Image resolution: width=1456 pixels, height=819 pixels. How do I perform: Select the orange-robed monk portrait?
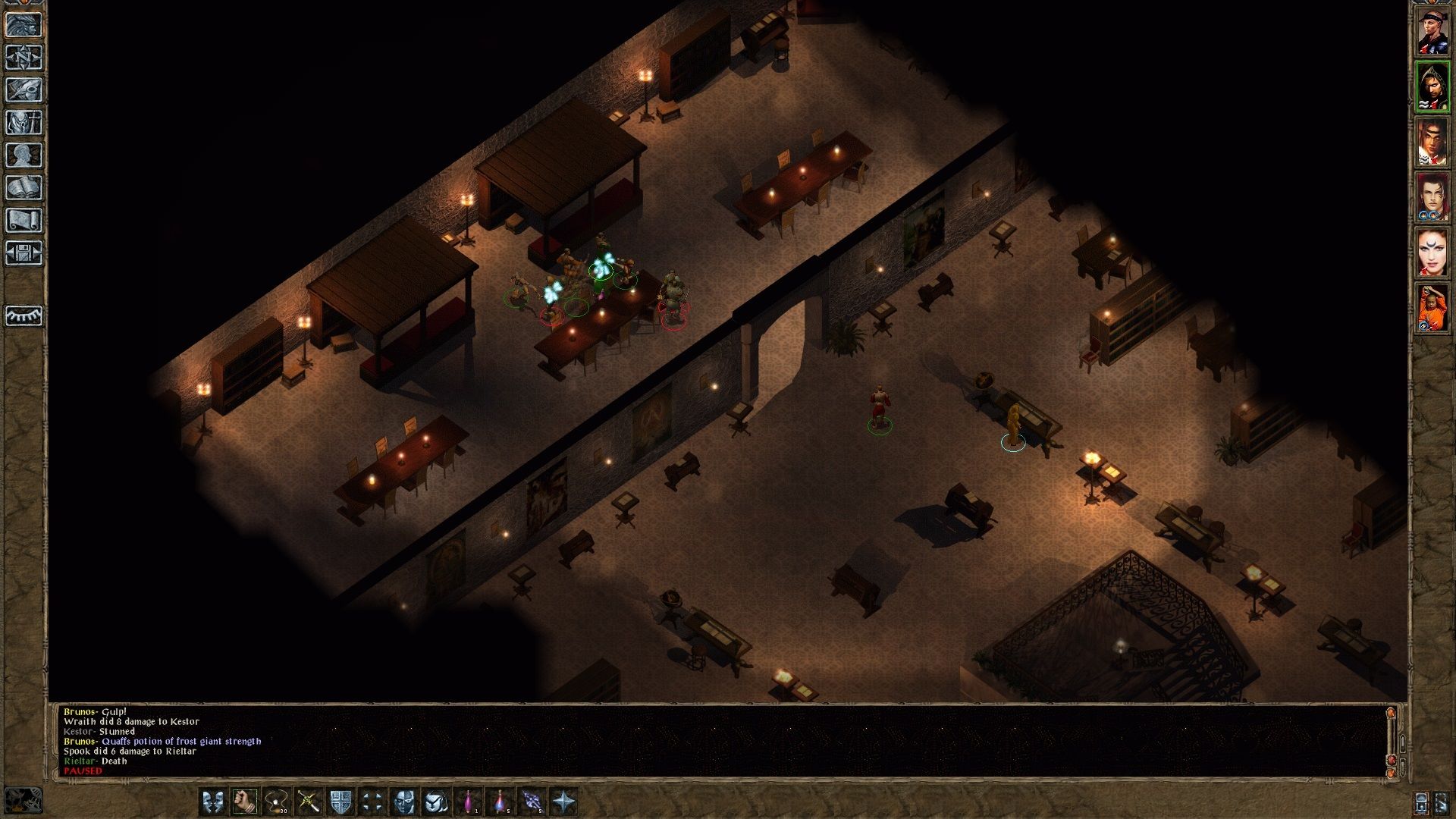pos(1432,308)
